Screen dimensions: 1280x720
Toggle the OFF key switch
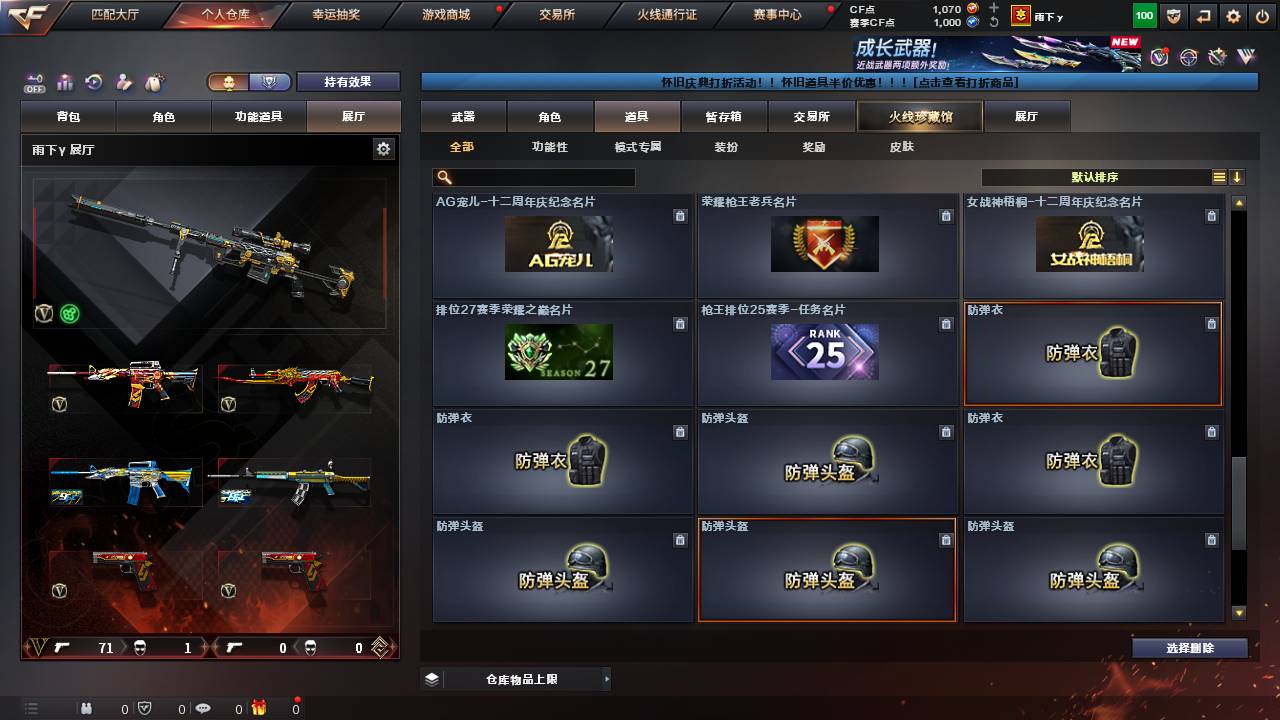click(34, 80)
